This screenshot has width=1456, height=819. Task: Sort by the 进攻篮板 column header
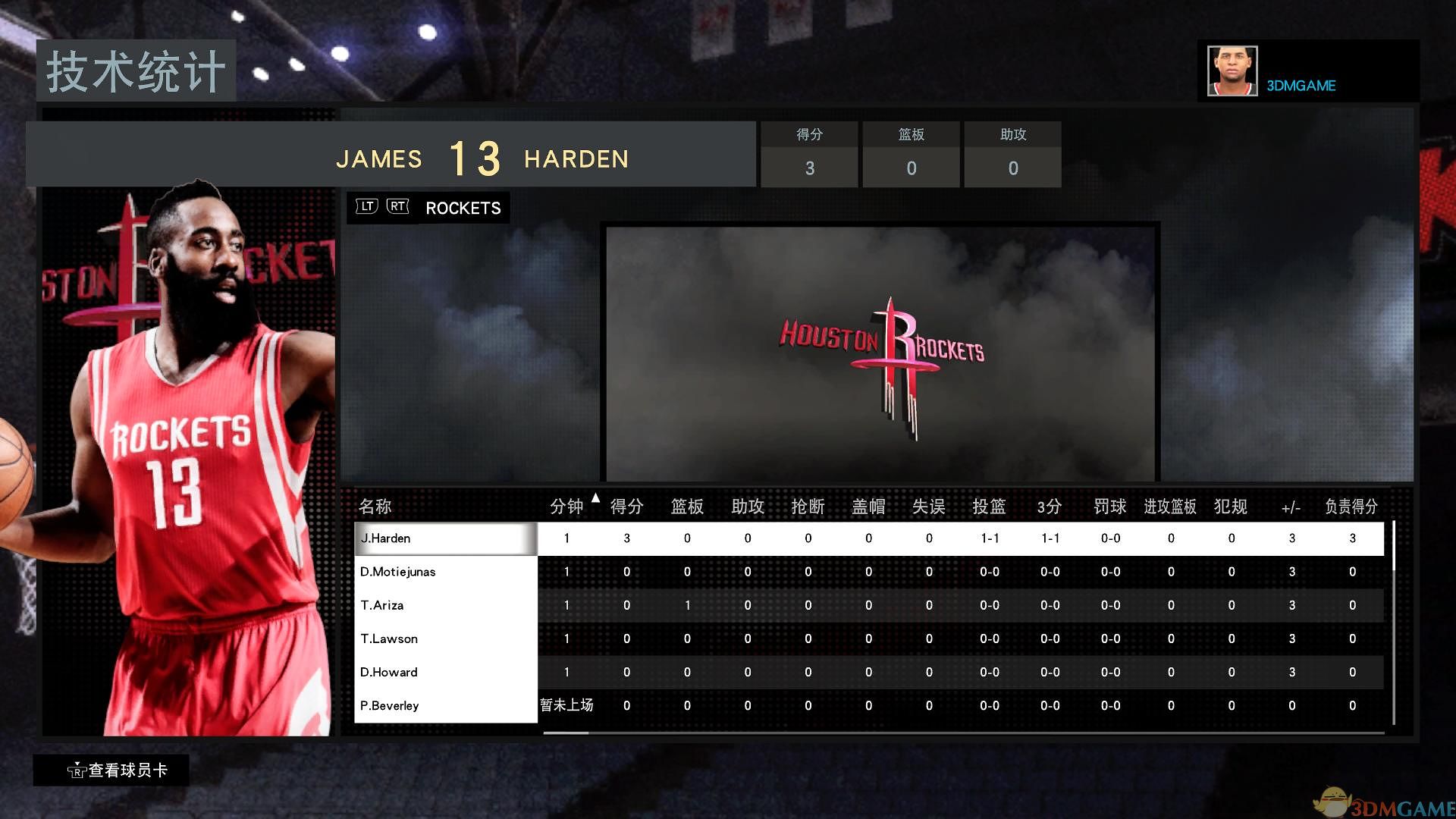coord(1170,506)
